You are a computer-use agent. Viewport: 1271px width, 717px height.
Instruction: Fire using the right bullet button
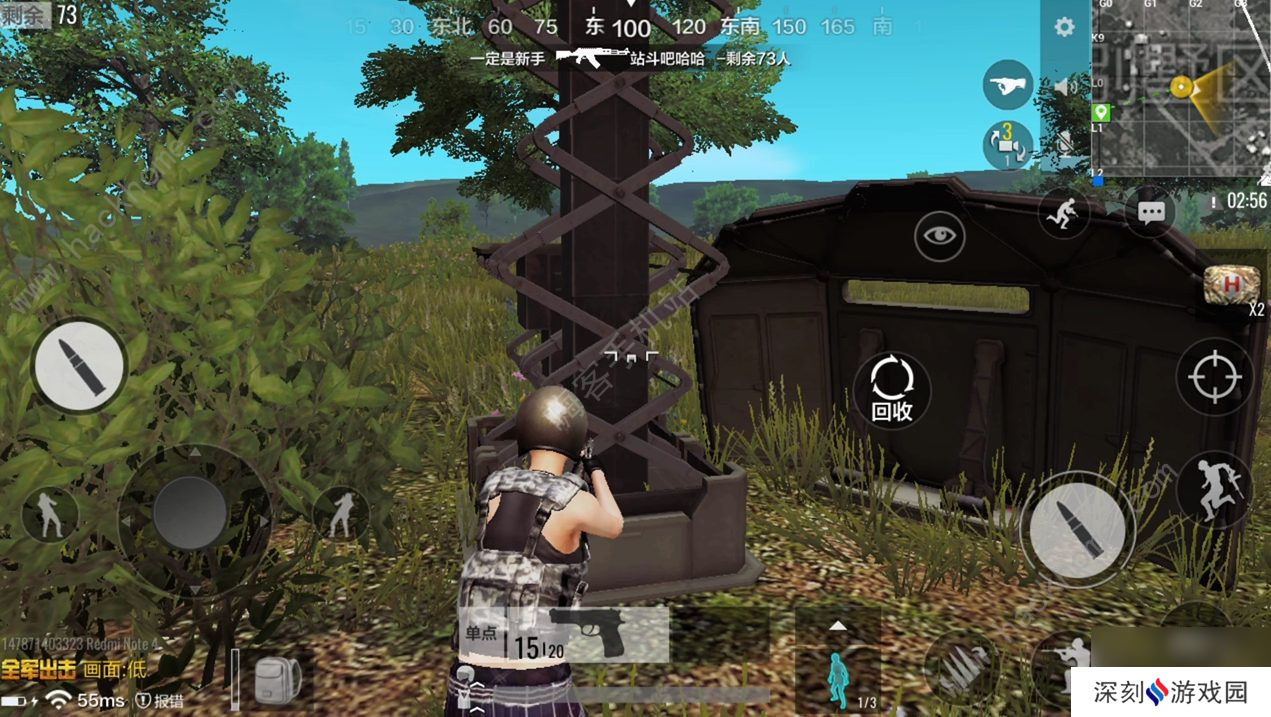point(1078,527)
